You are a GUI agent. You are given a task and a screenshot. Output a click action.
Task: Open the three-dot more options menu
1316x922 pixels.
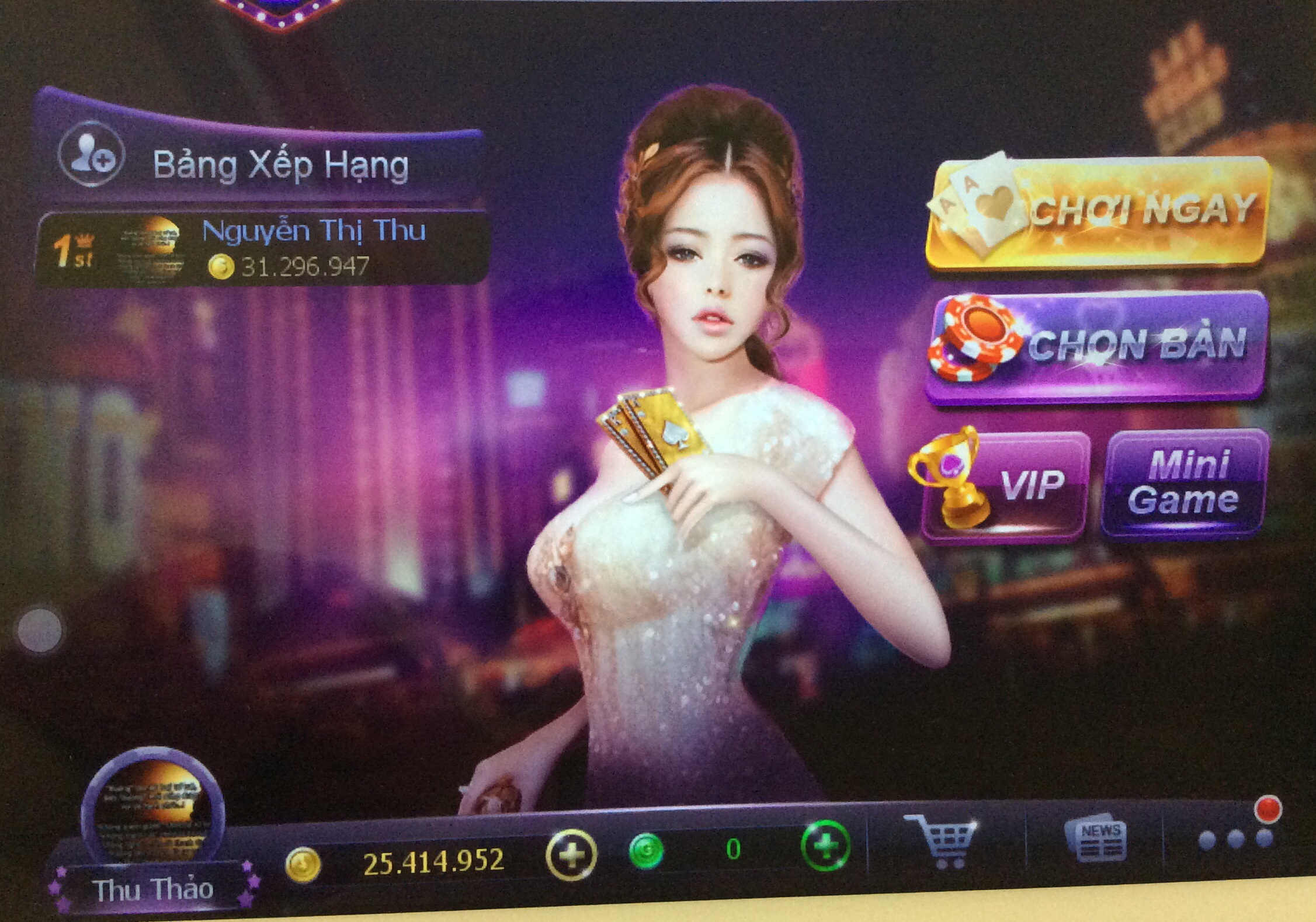1235,839
